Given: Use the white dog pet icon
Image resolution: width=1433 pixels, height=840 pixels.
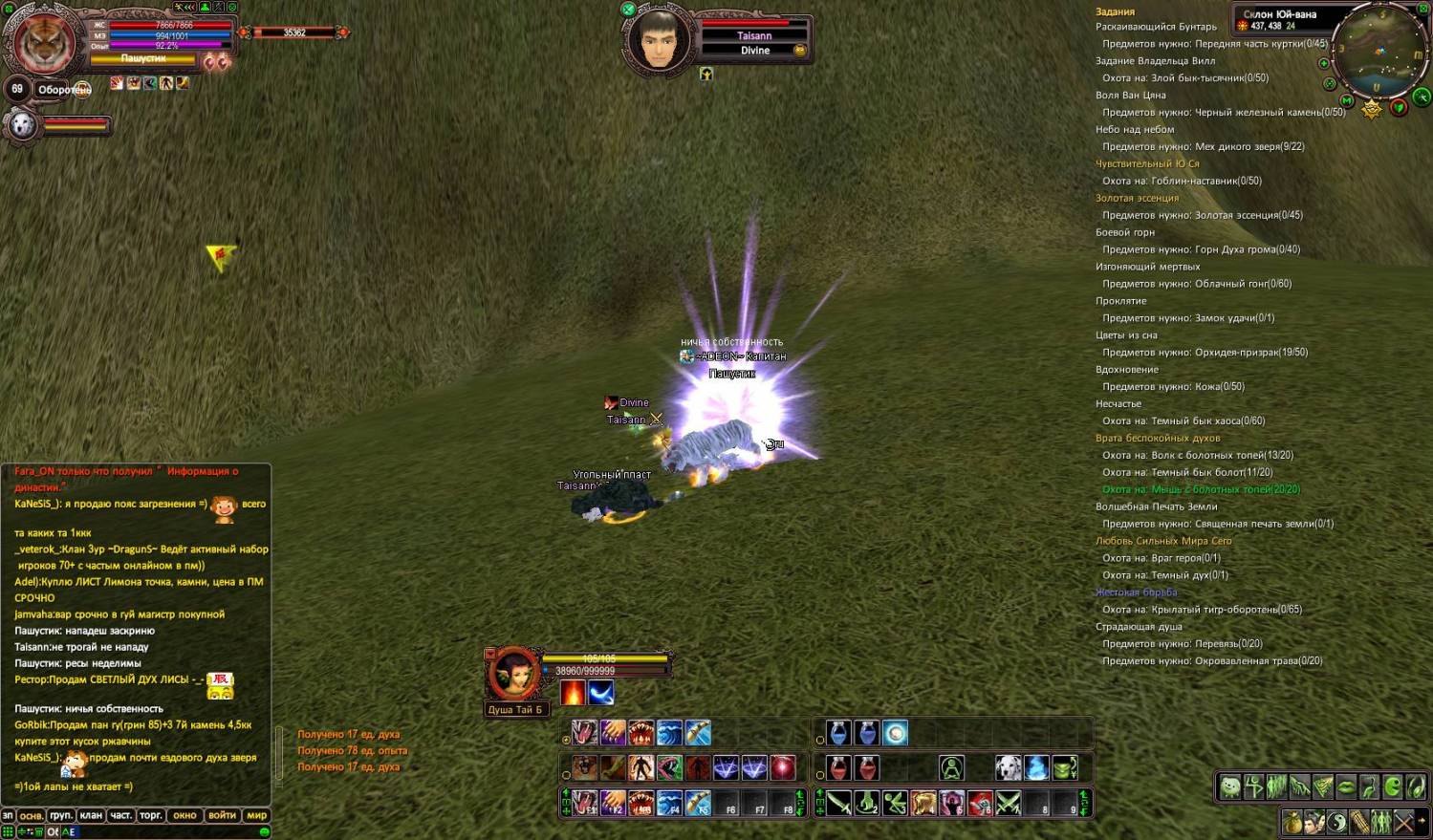Looking at the screenshot, I should tap(1008, 767).
